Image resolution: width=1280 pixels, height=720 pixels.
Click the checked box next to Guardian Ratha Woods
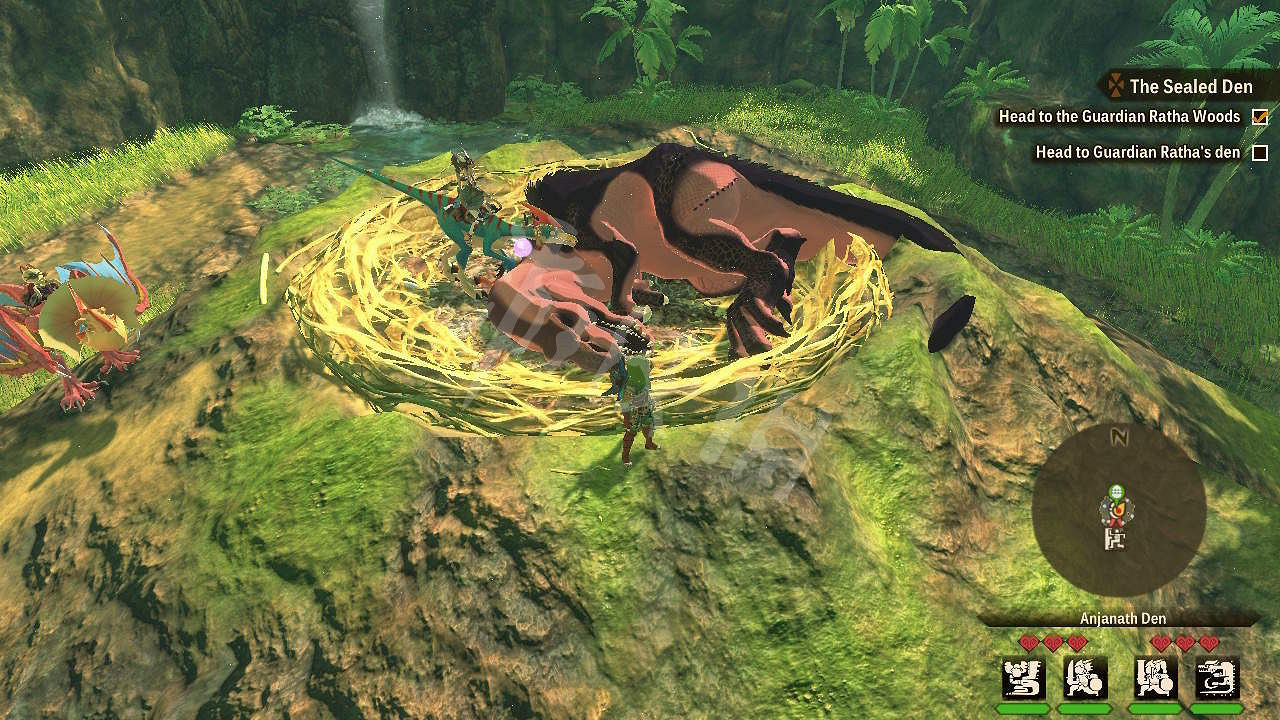click(1258, 116)
